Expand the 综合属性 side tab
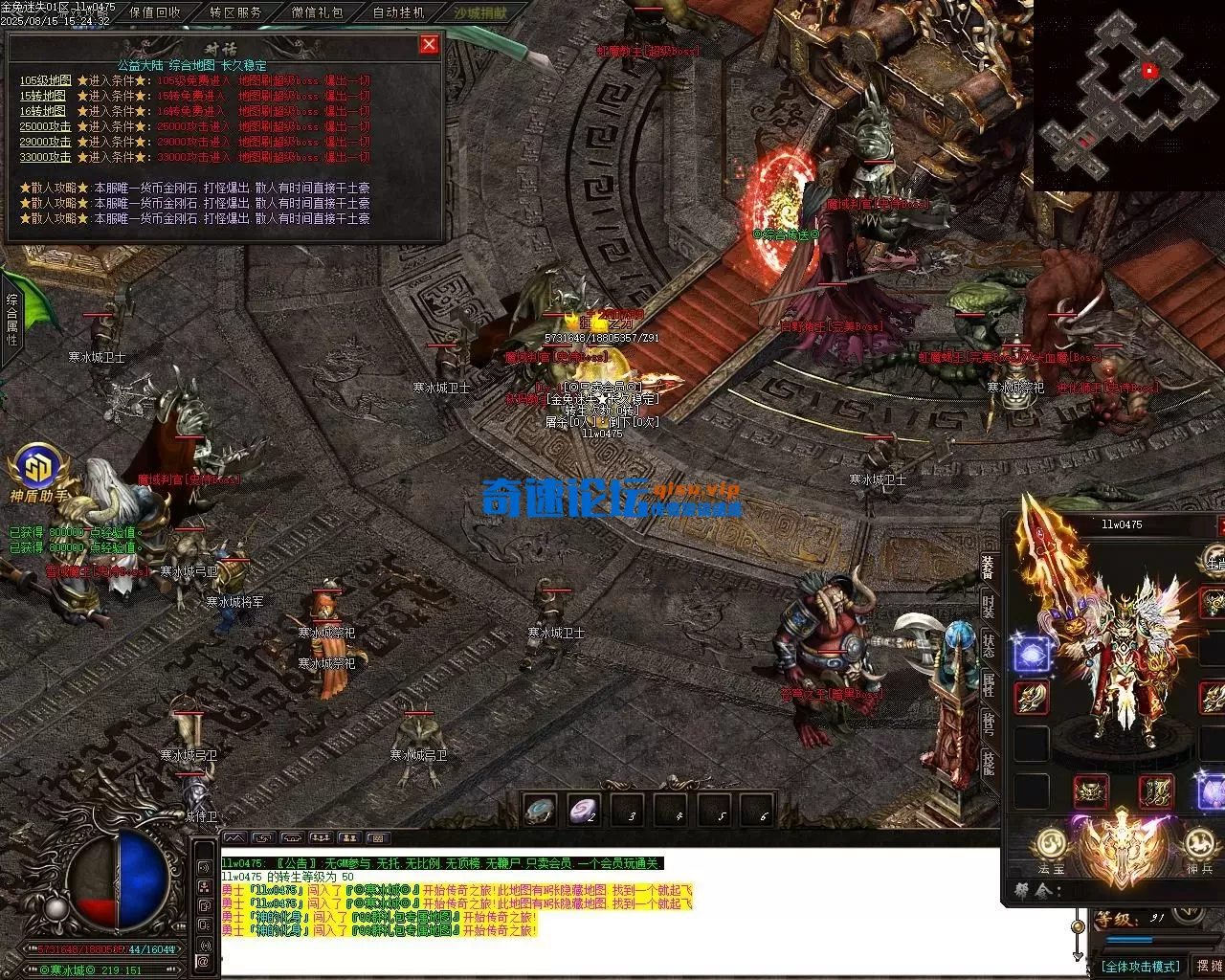Image resolution: width=1225 pixels, height=980 pixels. pyautogui.click(x=11, y=320)
